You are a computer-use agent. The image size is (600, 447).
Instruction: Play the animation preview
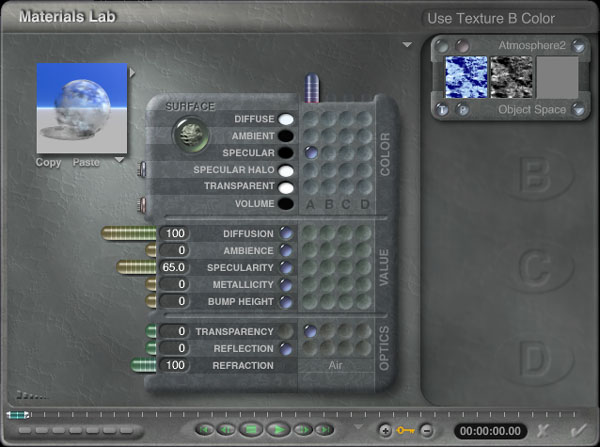(277, 429)
